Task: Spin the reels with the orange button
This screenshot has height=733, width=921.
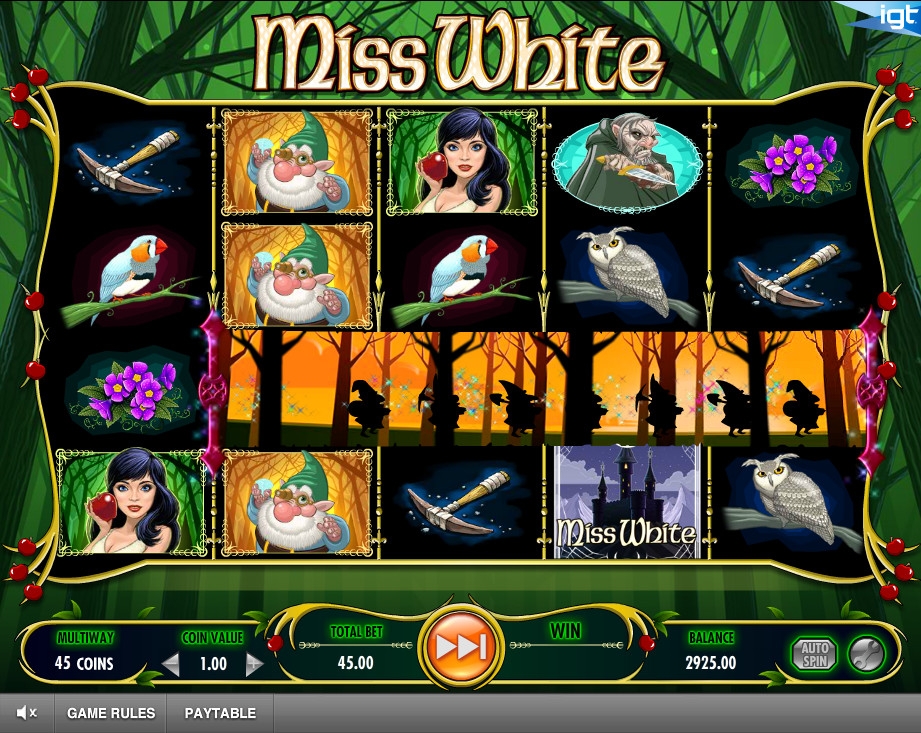Action: pos(461,647)
